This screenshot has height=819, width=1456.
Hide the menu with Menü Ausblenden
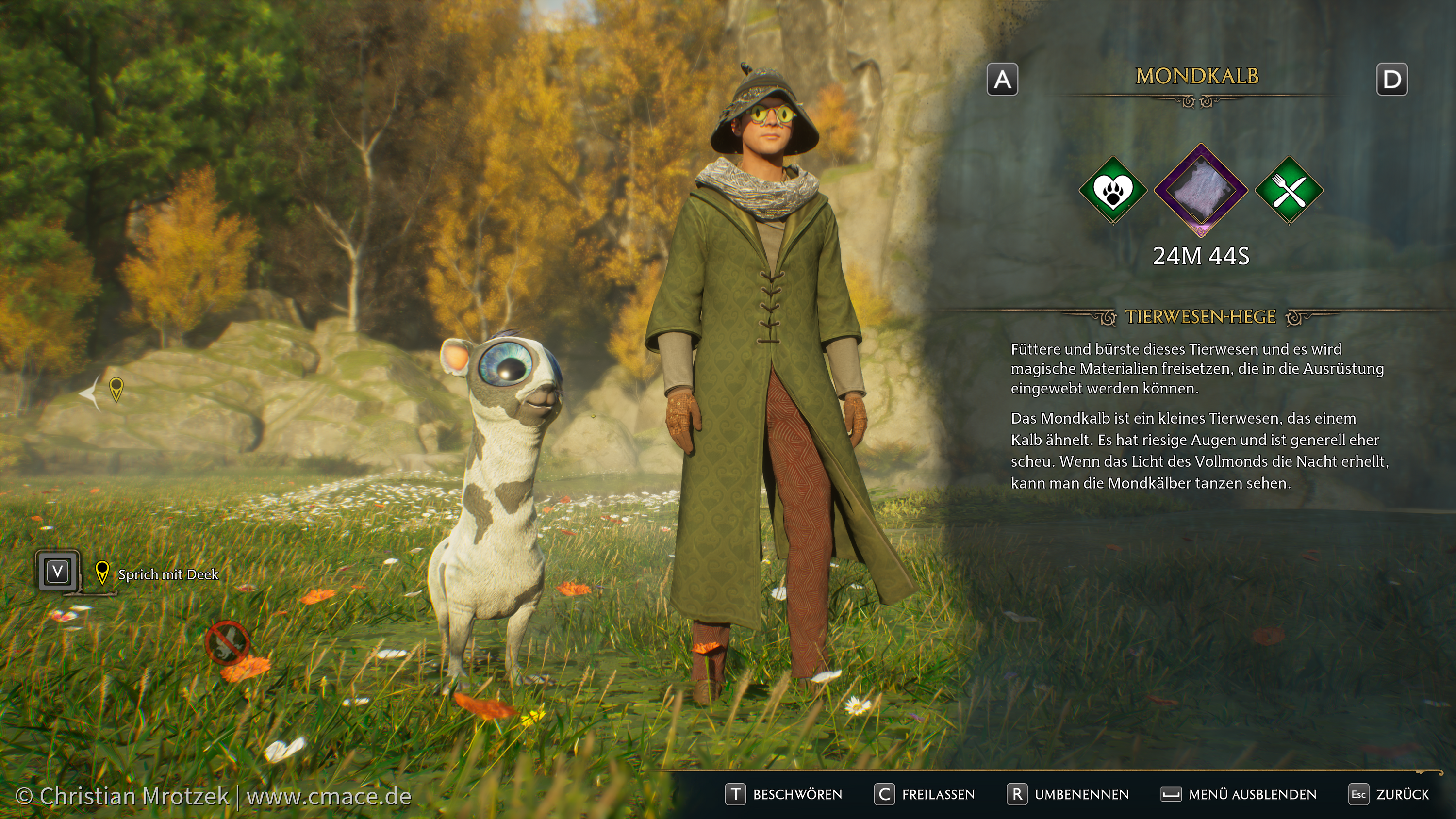point(1239,795)
